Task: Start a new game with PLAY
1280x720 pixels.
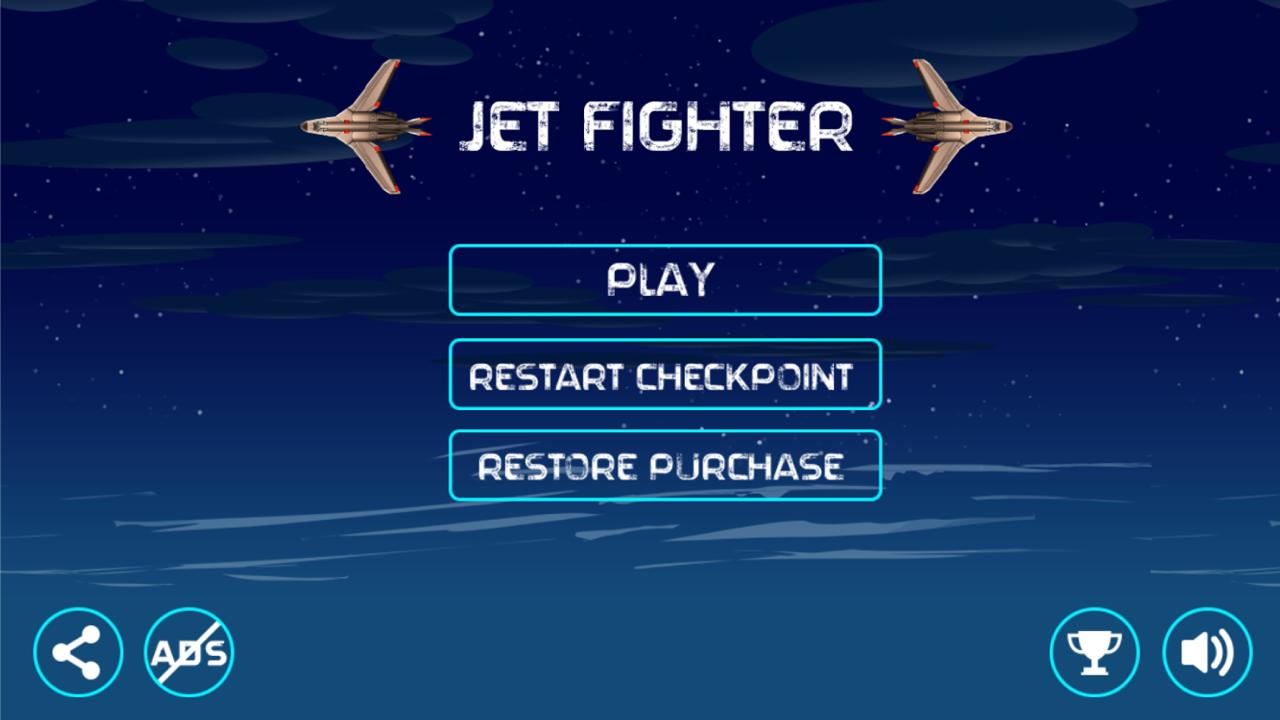Action: [665, 280]
